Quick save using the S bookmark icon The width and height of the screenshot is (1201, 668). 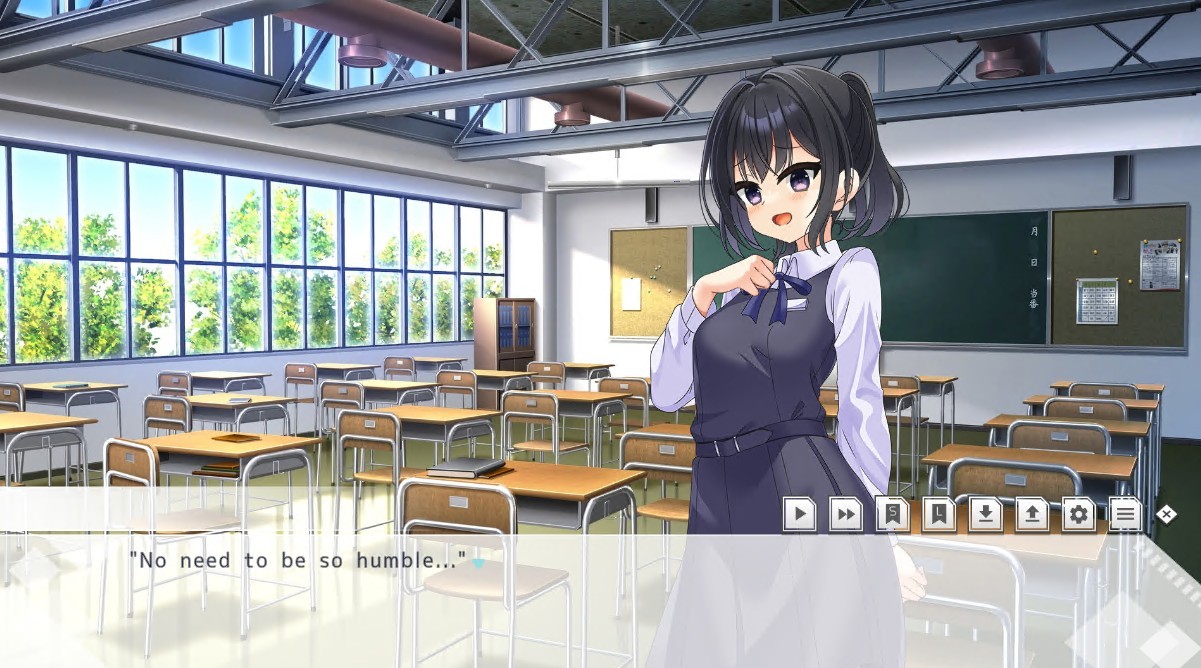coord(892,514)
